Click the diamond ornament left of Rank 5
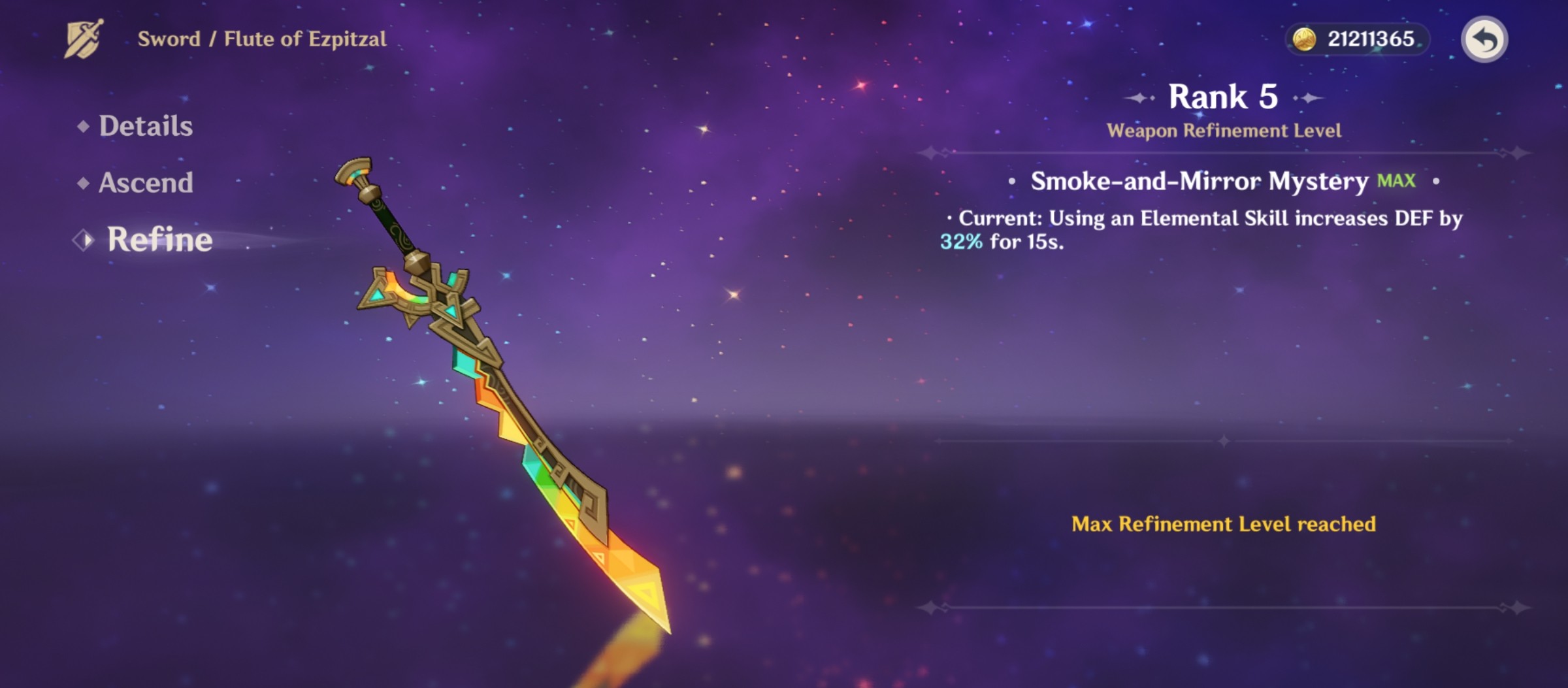The width and height of the screenshot is (1568, 688). tap(1139, 98)
